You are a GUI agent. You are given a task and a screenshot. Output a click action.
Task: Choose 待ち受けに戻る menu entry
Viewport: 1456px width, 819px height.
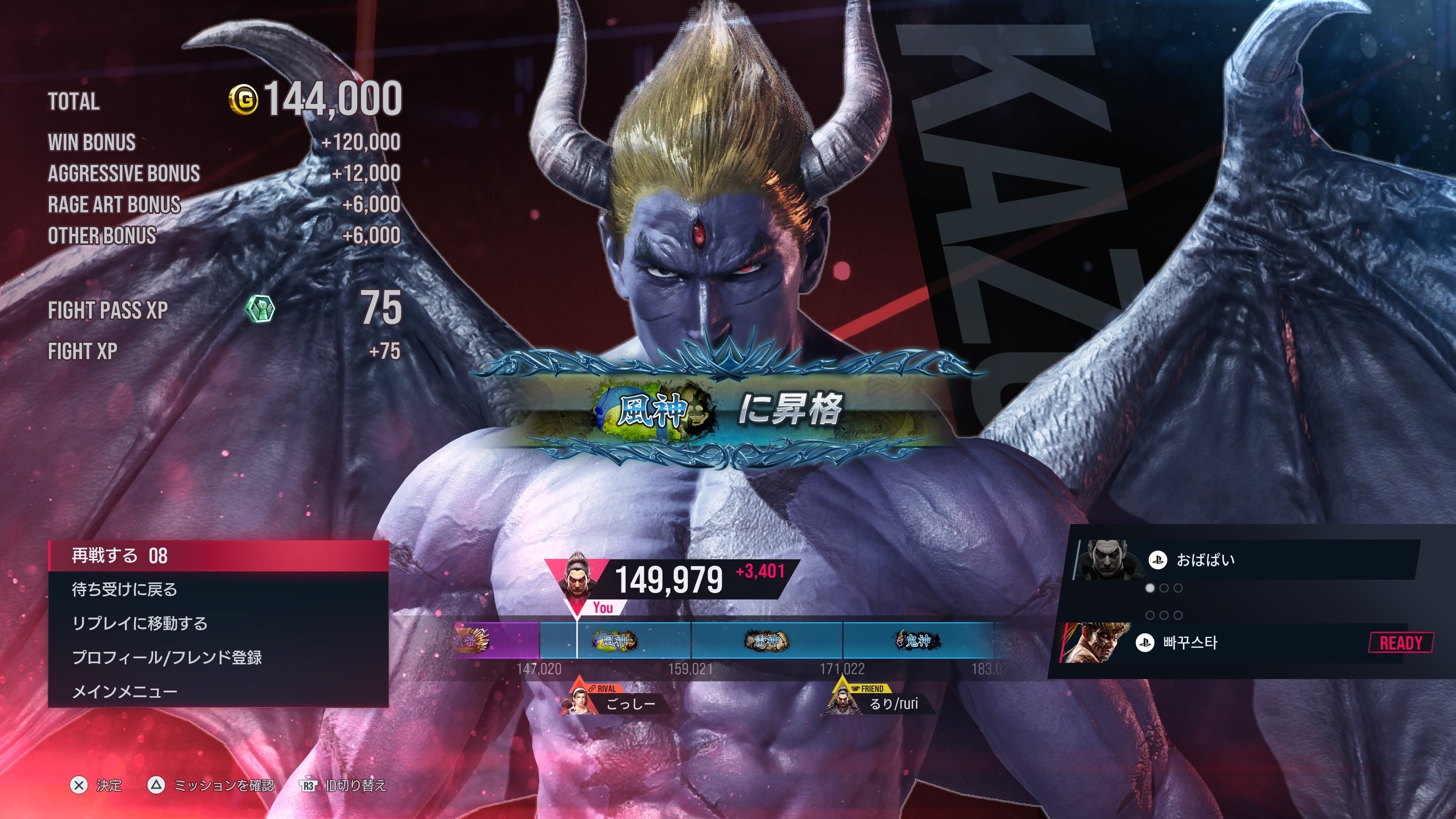(218, 590)
